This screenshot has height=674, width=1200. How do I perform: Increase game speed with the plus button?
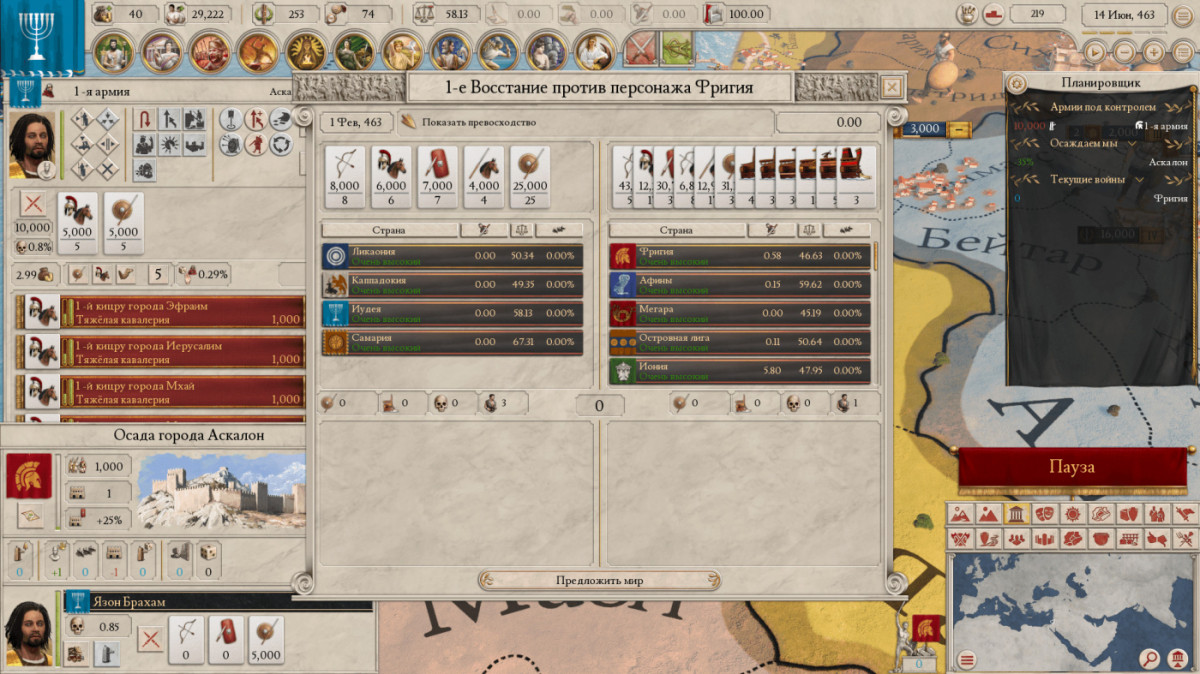1154,52
